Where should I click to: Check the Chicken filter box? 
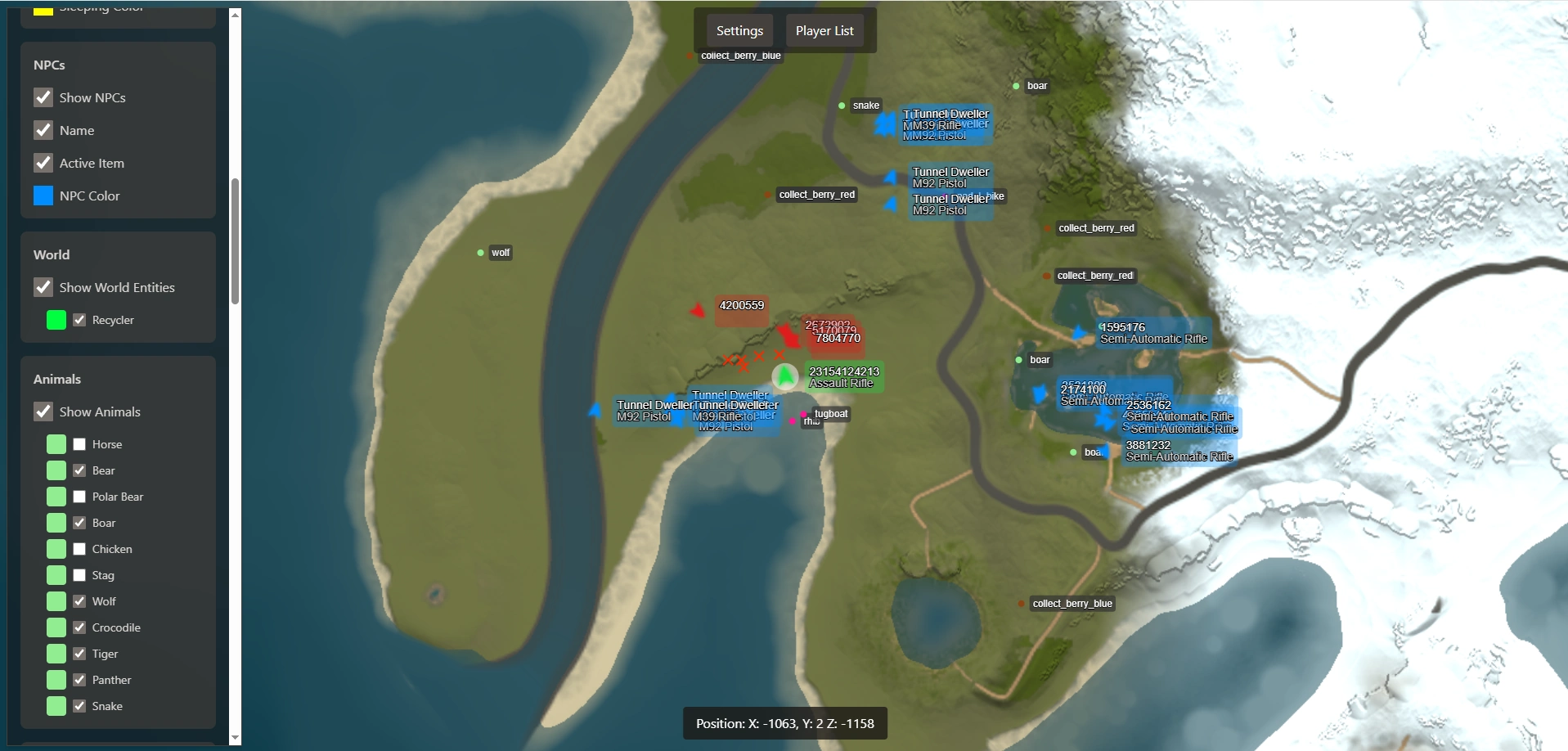pos(79,549)
